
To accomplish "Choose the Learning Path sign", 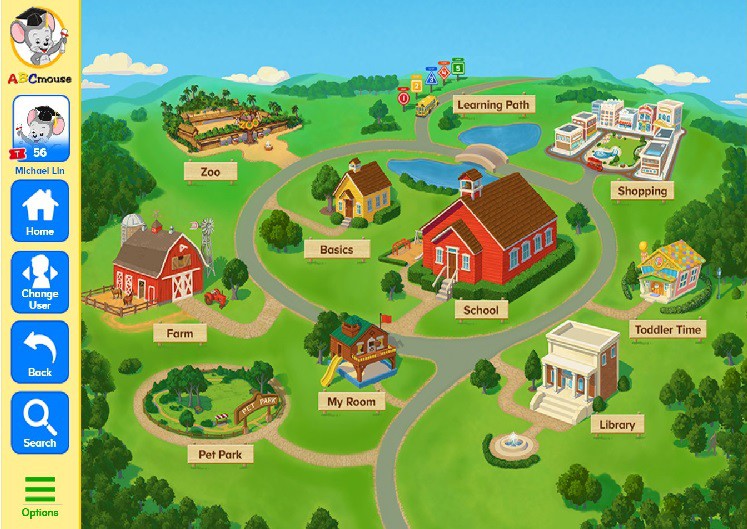I will pos(493,104).
